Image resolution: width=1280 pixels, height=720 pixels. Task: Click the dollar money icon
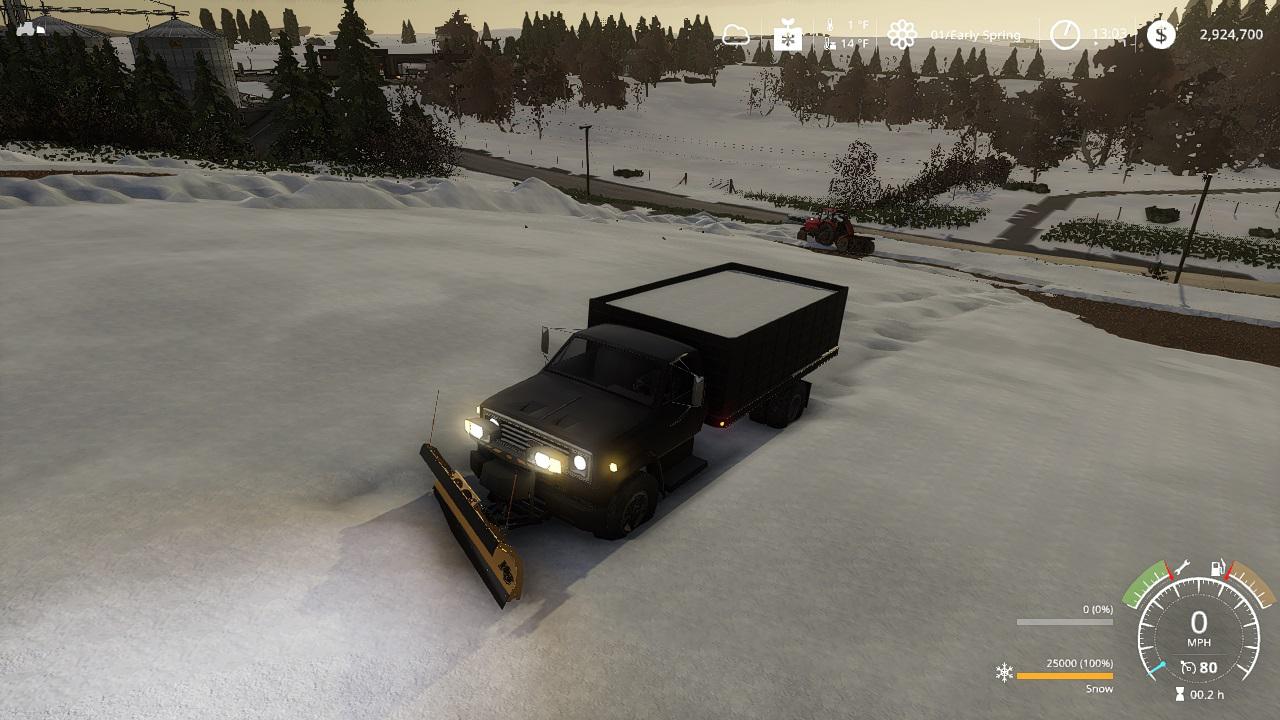tap(1161, 35)
